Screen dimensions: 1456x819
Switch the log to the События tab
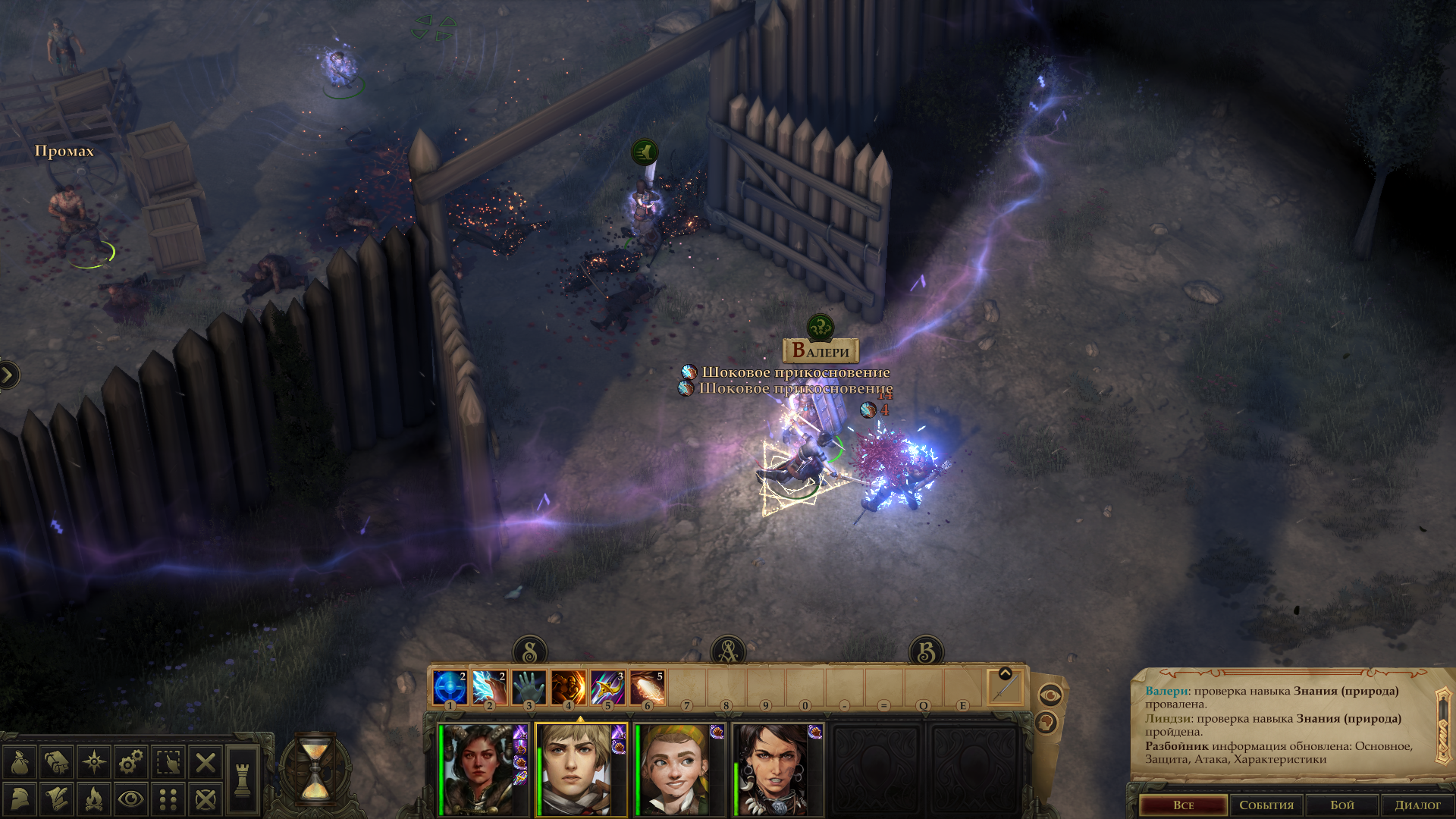pos(1266,805)
